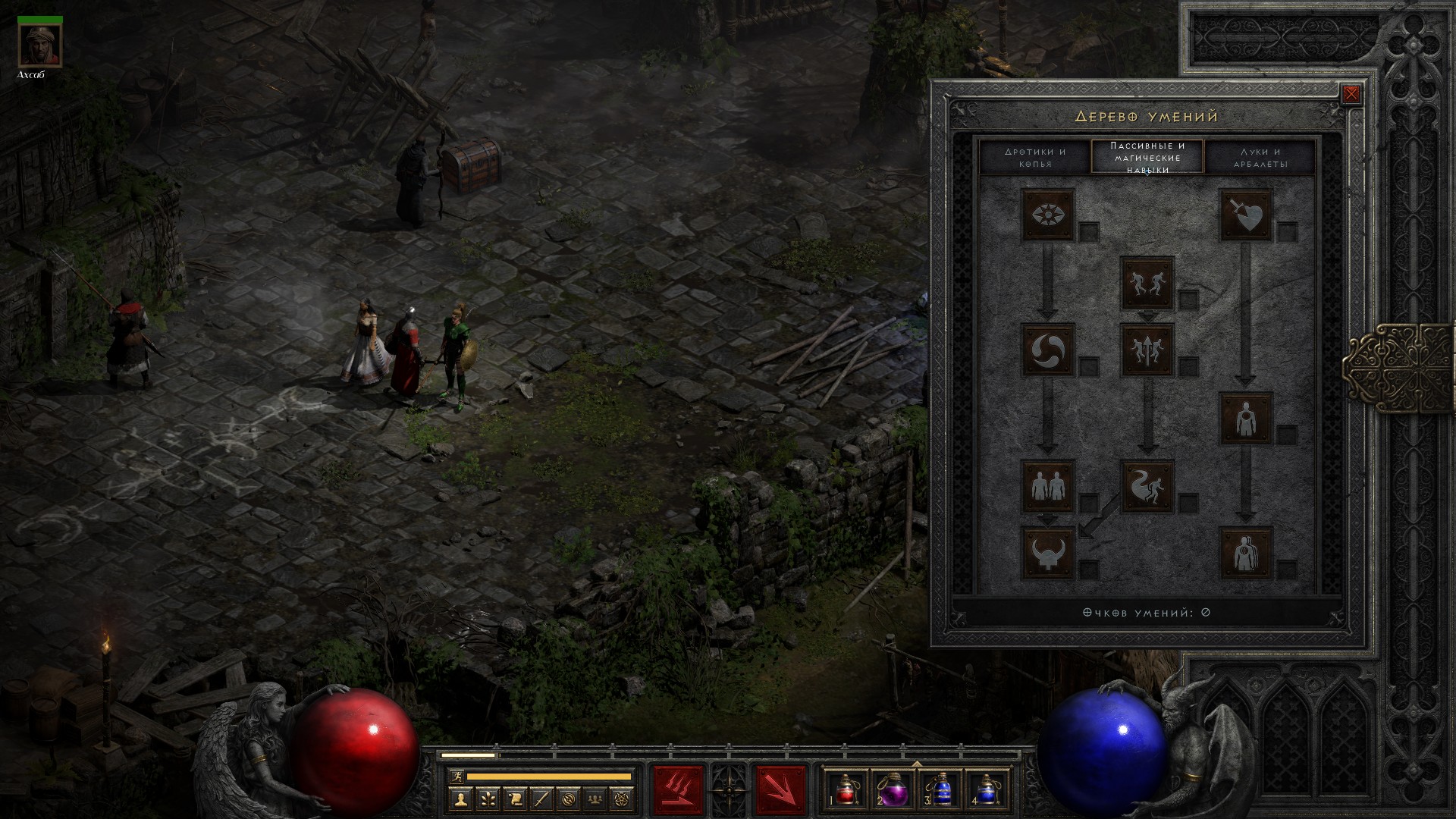The image size is (1456, 819).
Task: Close the skill tree panel
Action: [x=1351, y=95]
